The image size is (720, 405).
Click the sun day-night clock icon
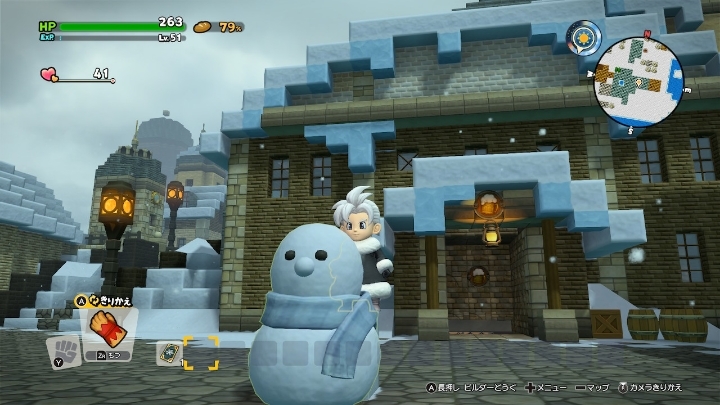point(583,39)
